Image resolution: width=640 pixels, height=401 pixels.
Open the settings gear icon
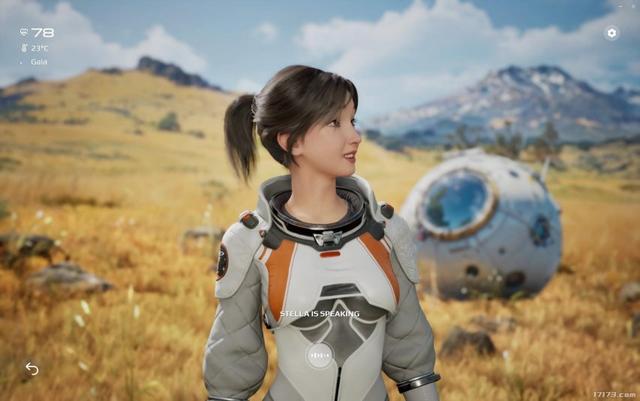[612, 33]
